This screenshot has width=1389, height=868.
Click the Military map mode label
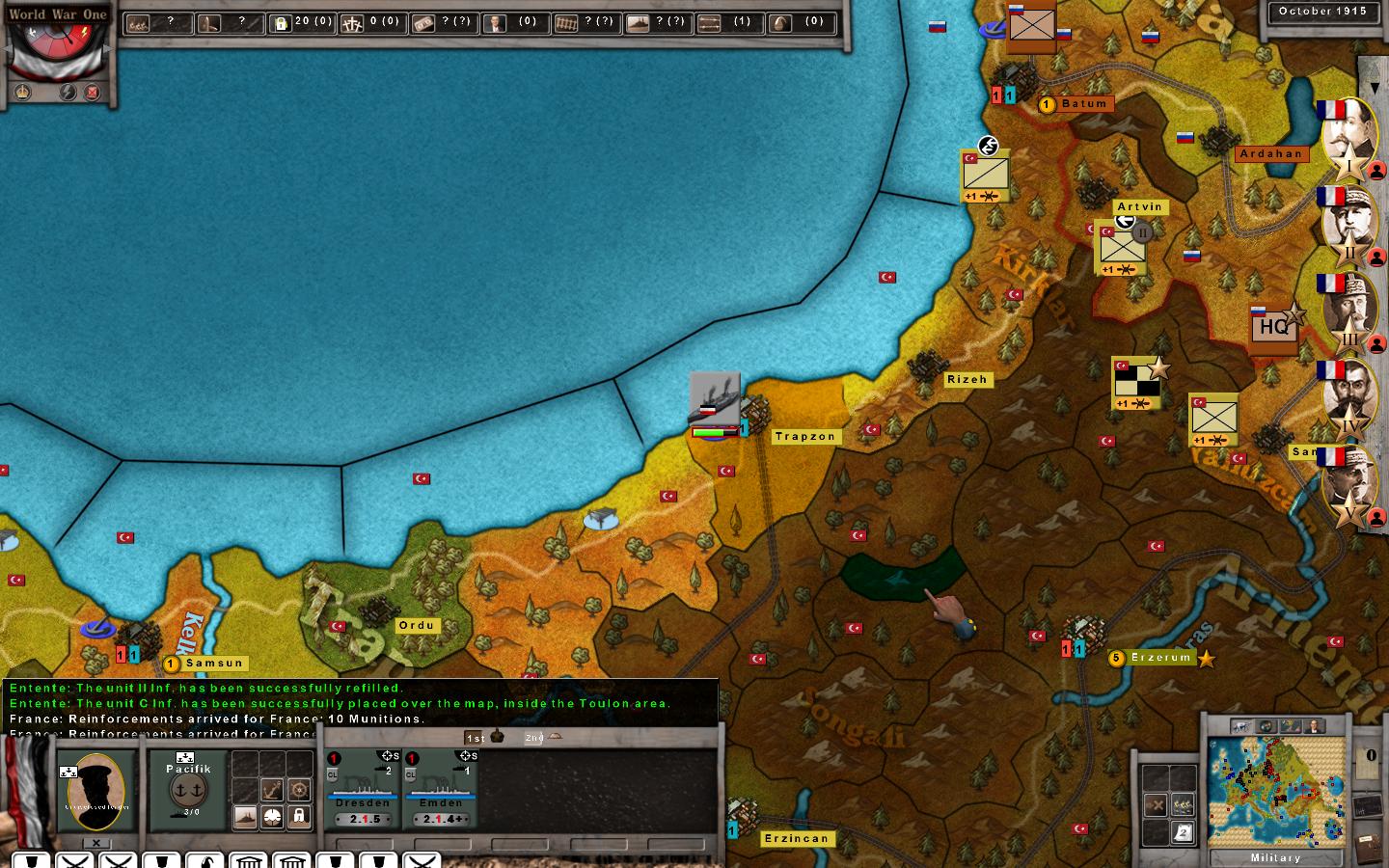[1275, 857]
